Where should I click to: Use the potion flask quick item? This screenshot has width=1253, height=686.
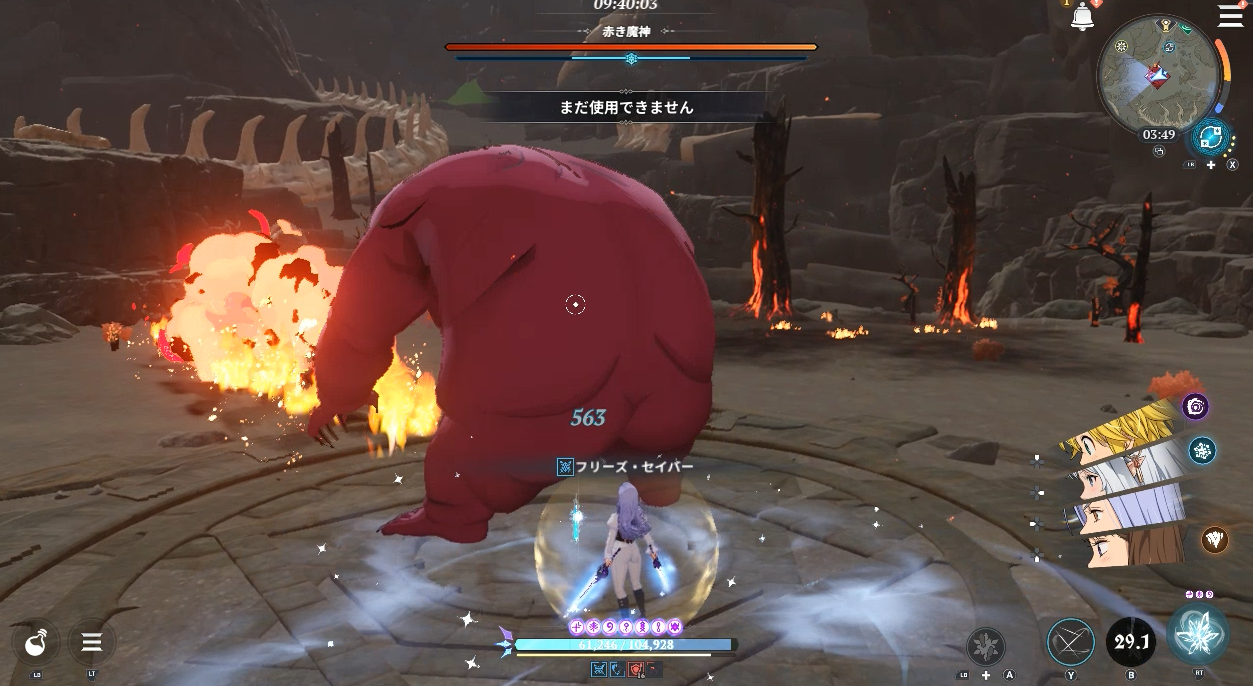[36, 642]
